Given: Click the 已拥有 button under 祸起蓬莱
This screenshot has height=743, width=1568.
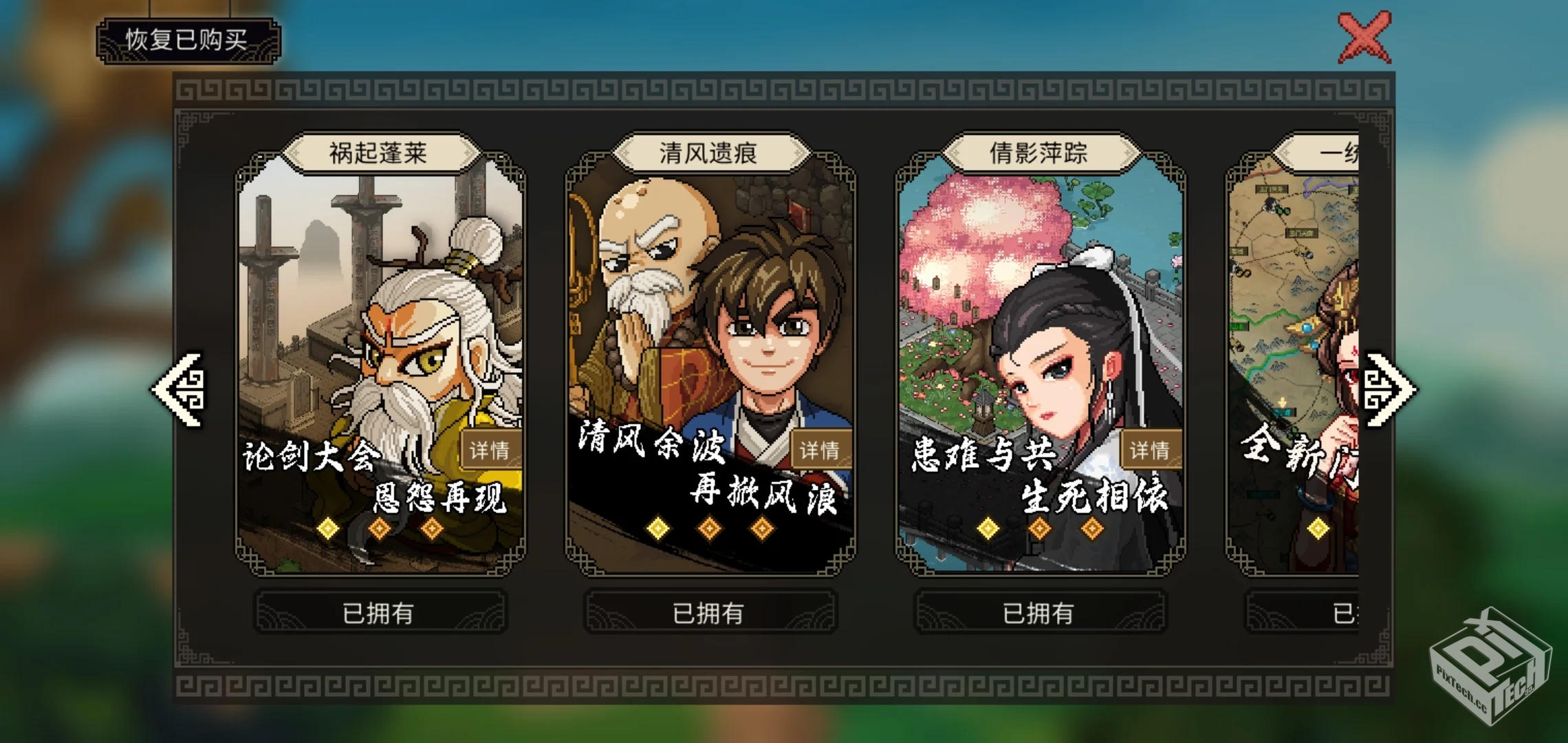Looking at the screenshot, I should (x=378, y=613).
